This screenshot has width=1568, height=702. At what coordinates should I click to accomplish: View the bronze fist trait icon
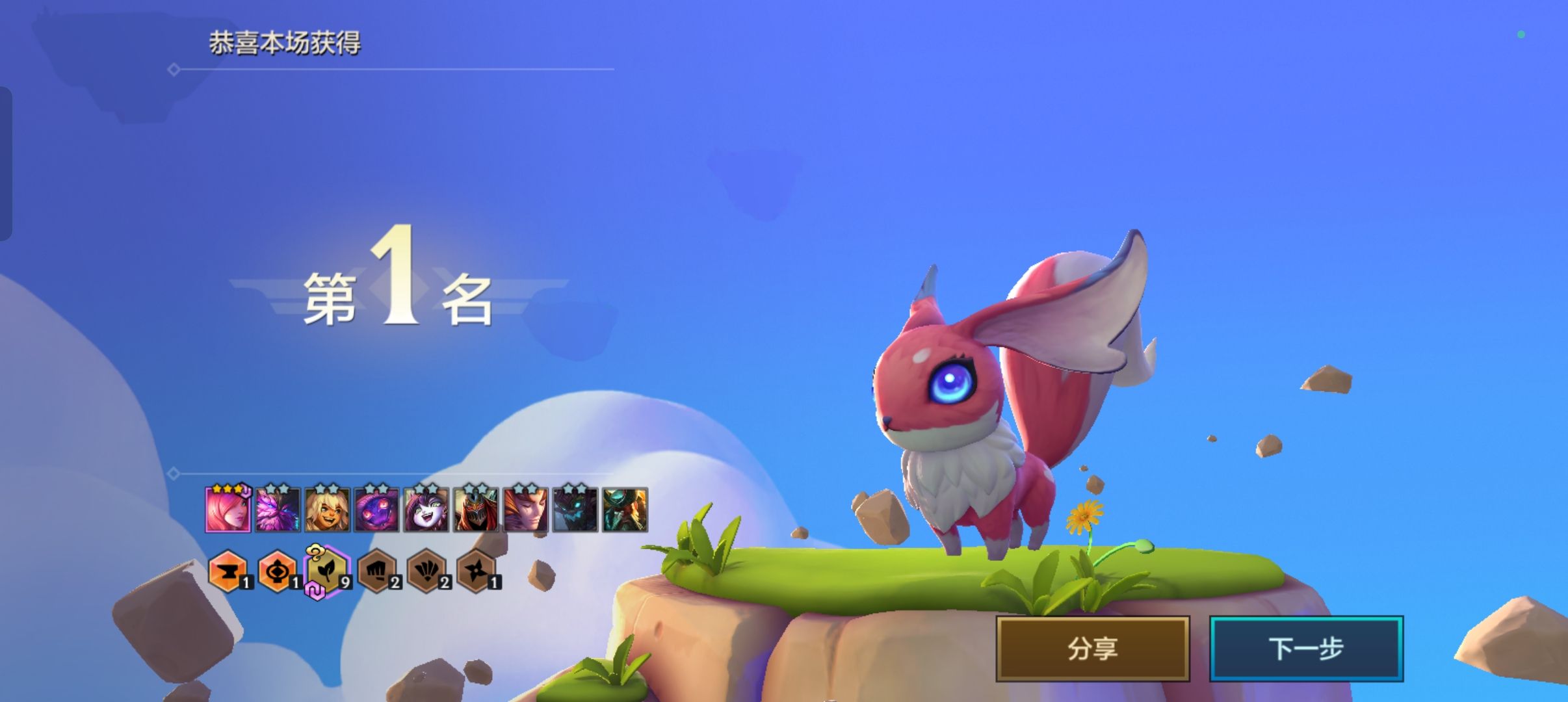coord(376,571)
